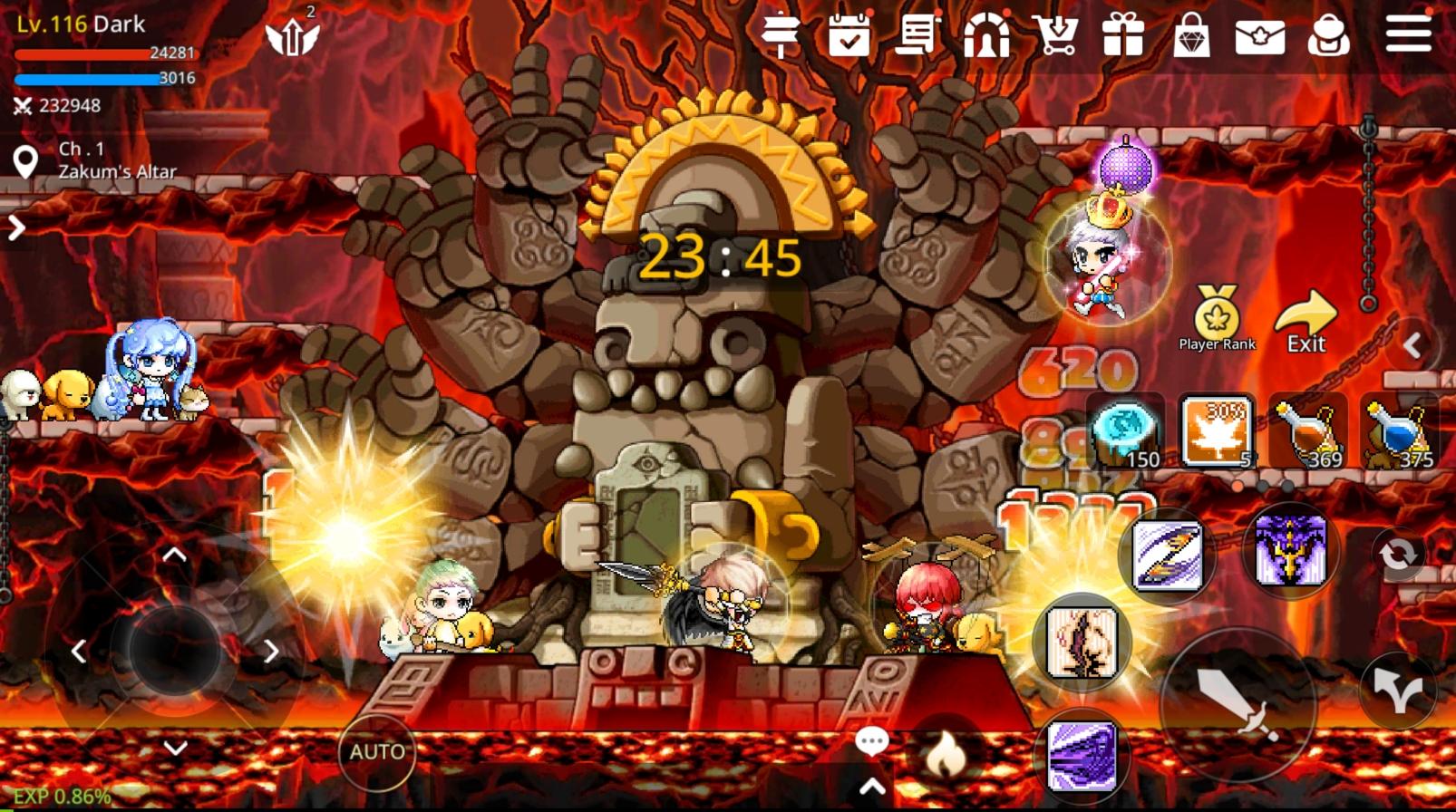Open the gift box rewards
This screenshot has width=1456, height=812.
pyautogui.click(x=1123, y=36)
